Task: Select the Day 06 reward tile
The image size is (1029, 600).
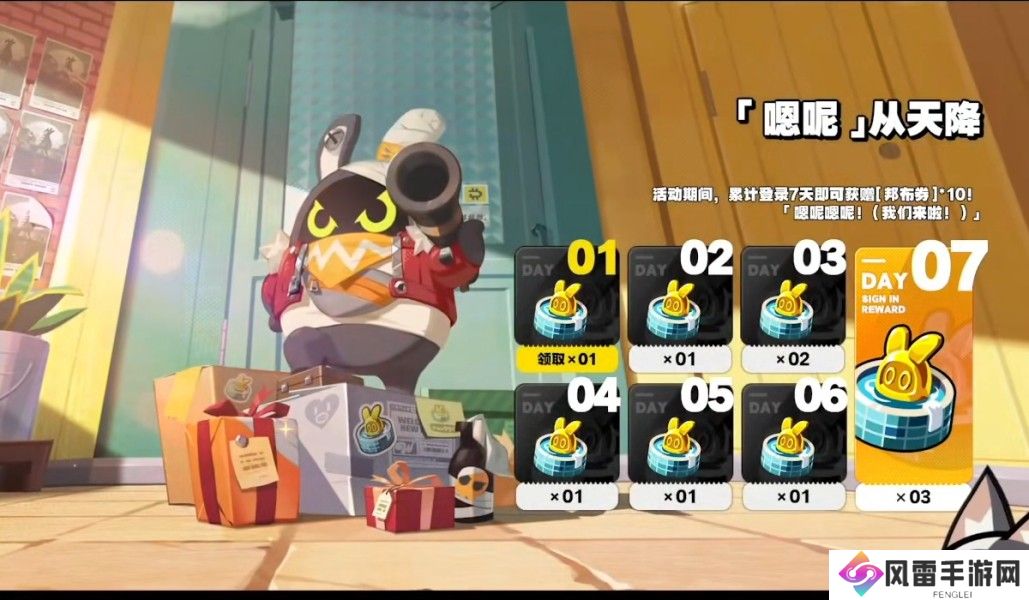Action: pos(794,440)
